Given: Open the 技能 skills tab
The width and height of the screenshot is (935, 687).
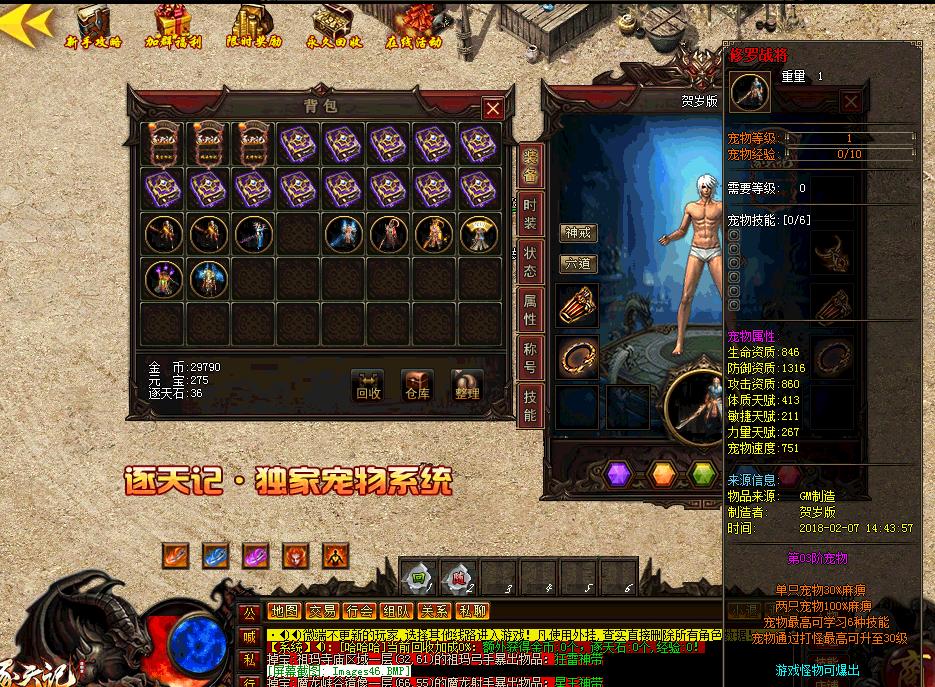Looking at the screenshot, I should coord(530,404).
